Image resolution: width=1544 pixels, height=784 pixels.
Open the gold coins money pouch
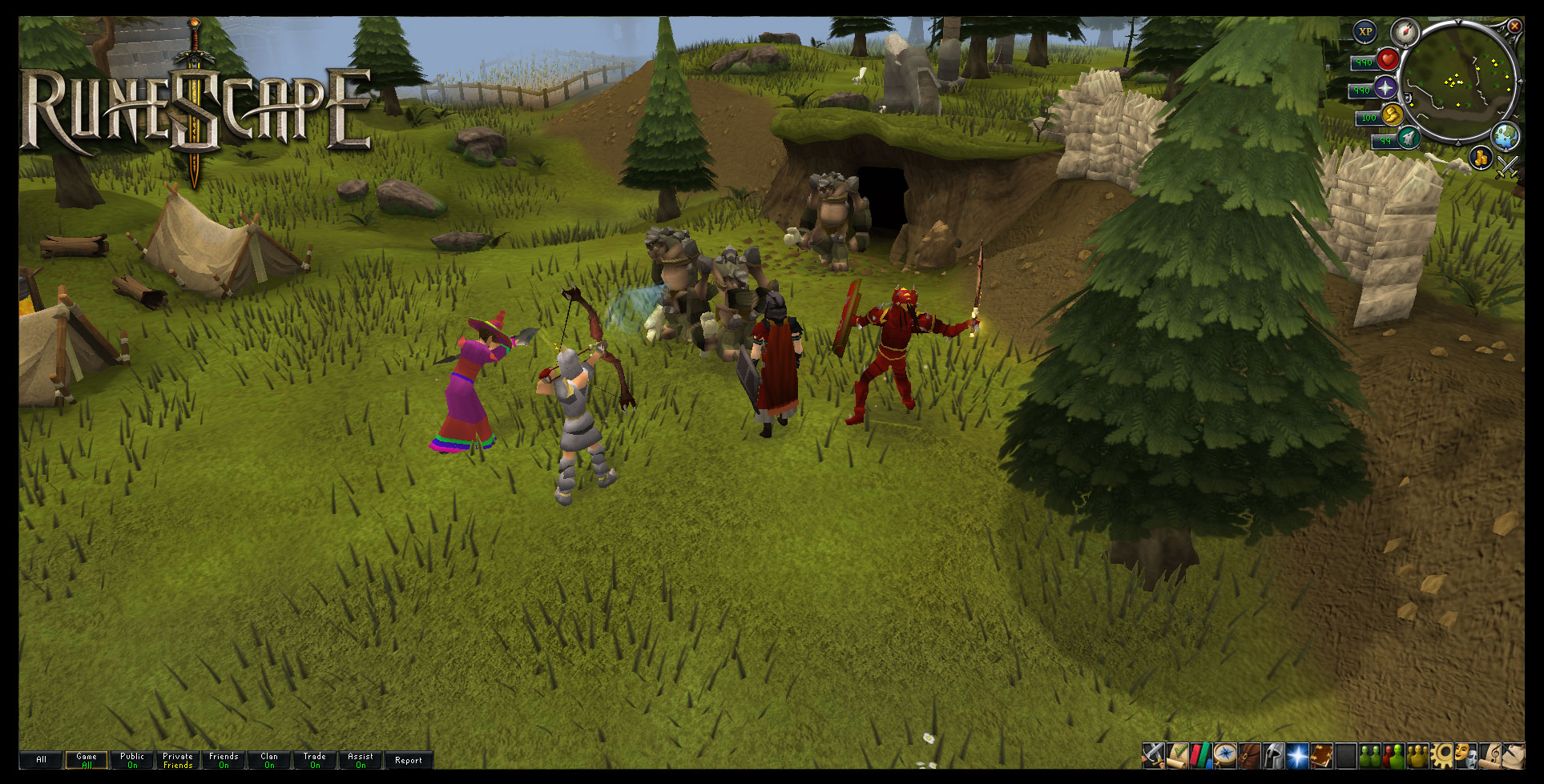click(x=1481, y=157)
